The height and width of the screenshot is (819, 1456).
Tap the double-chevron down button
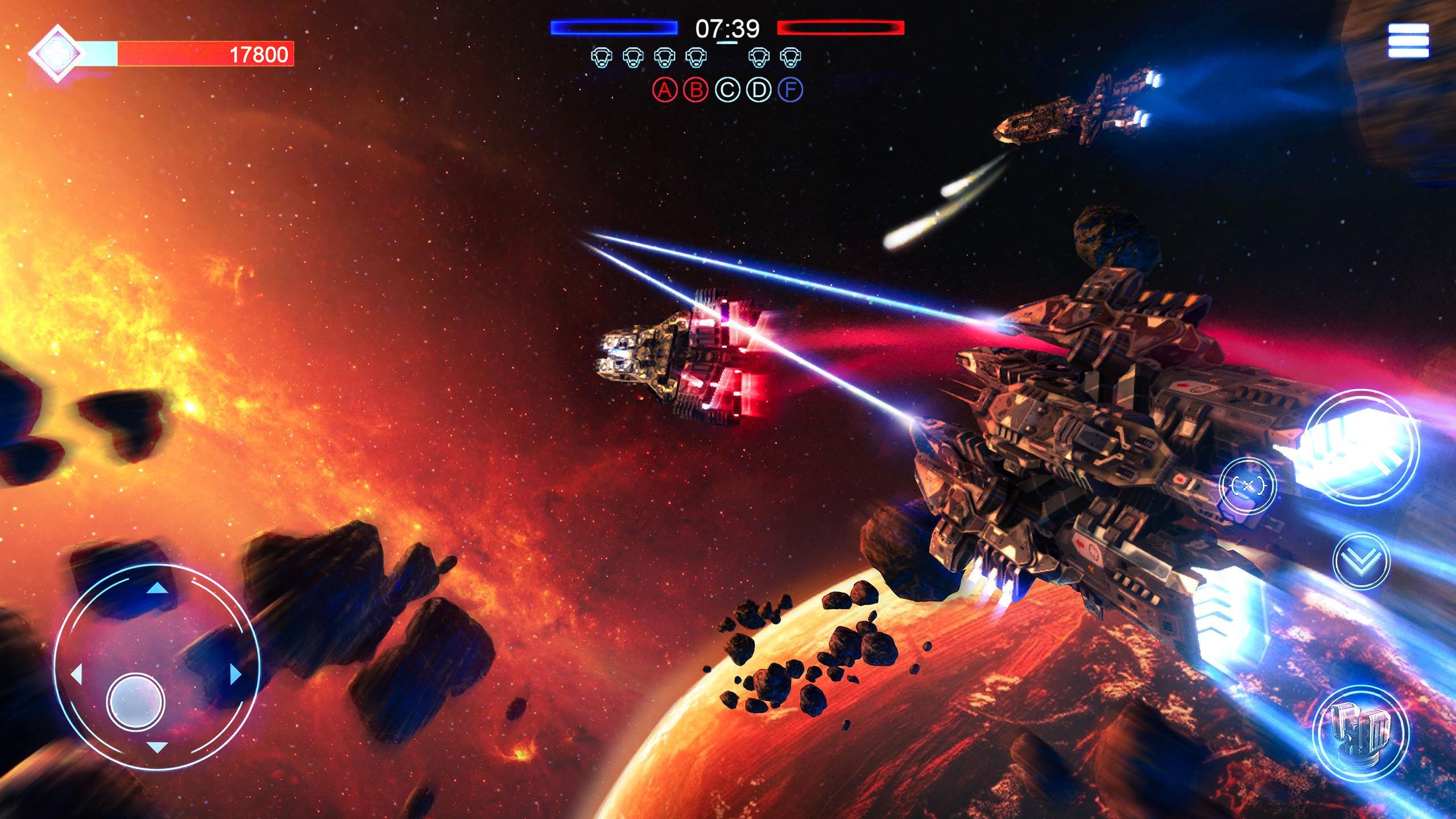(1361, 560)
